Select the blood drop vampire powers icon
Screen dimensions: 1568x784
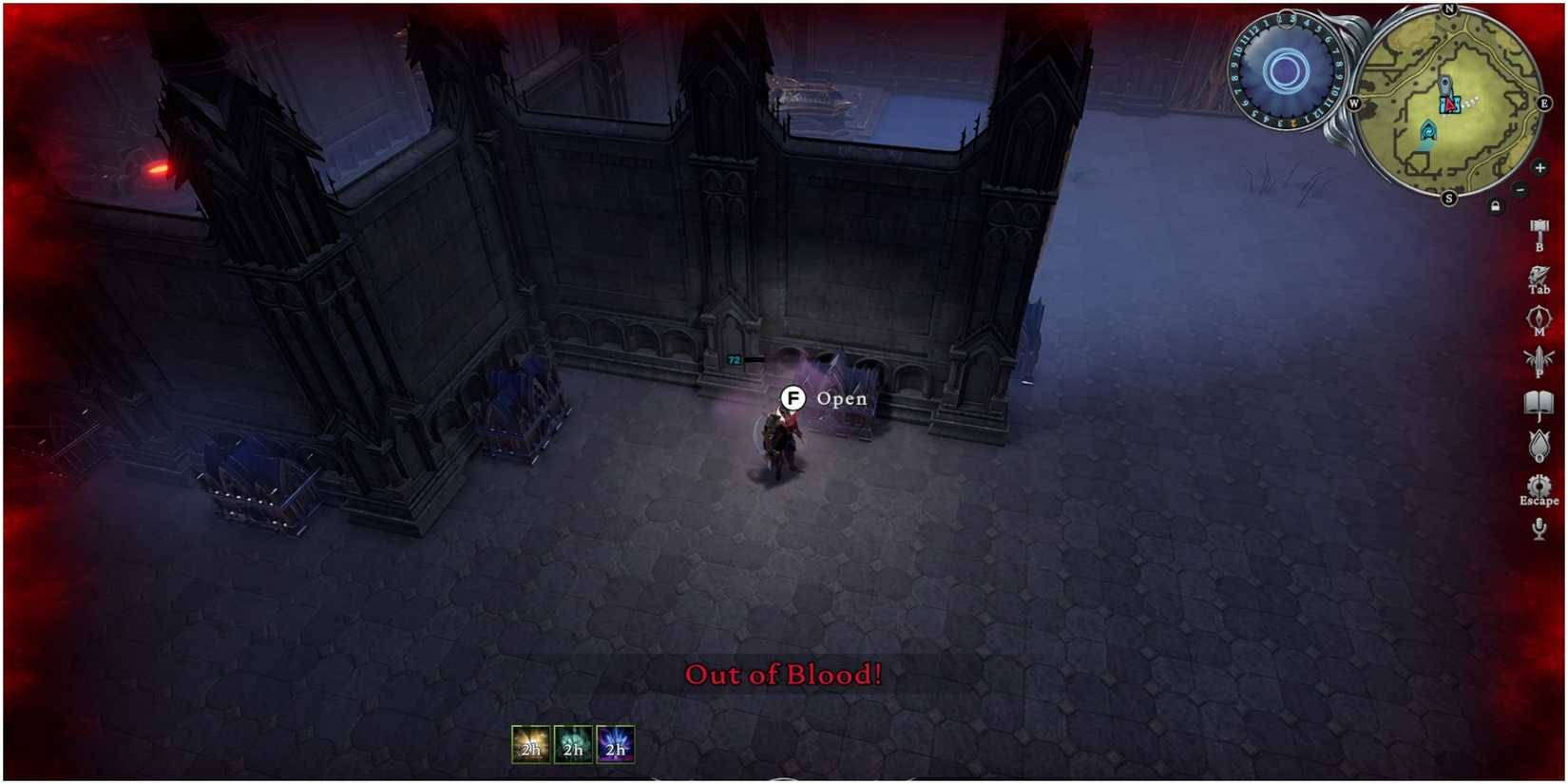(1538, 447)
